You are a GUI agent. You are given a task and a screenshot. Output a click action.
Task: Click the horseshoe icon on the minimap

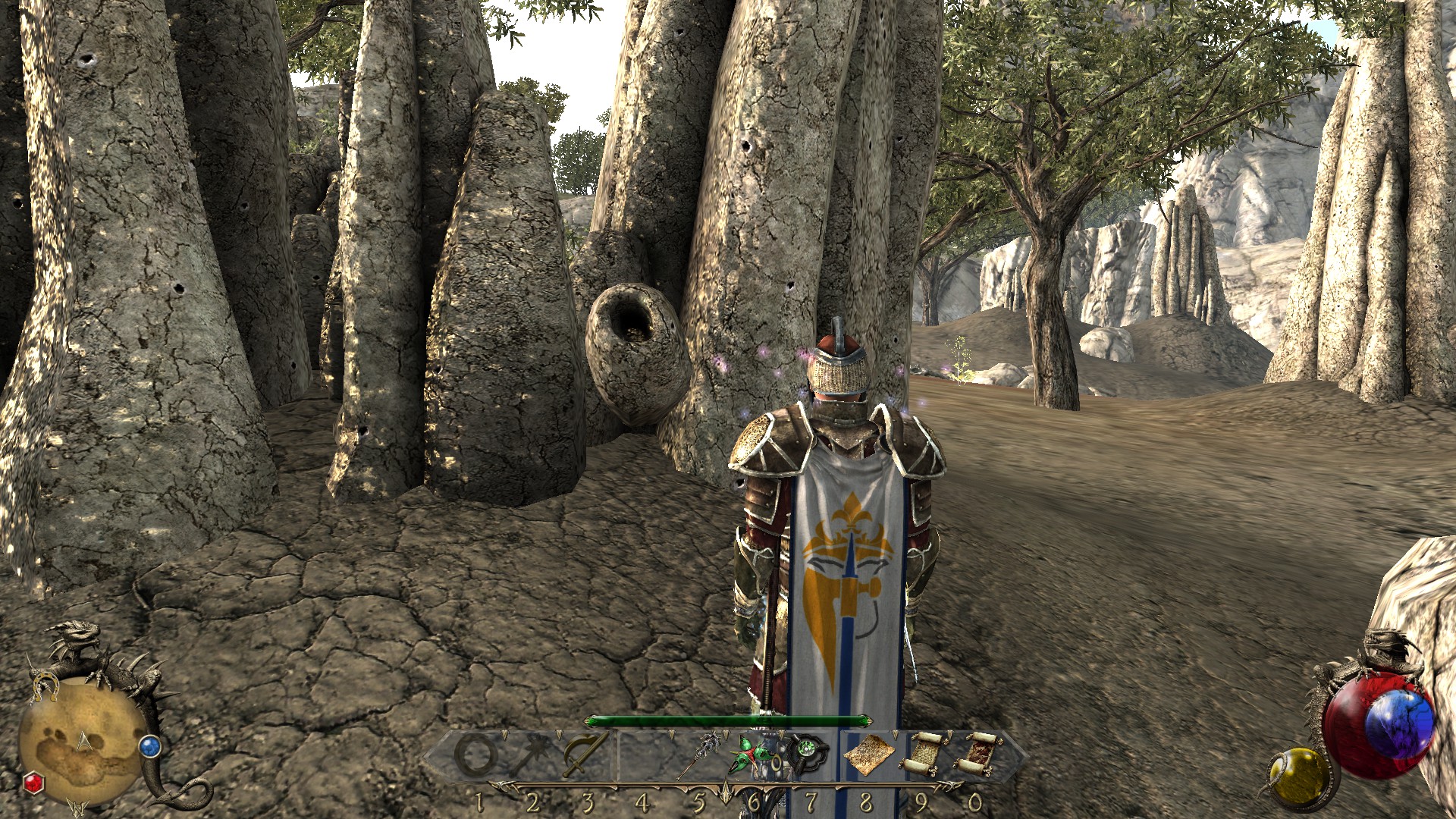(x=45, y=686)
